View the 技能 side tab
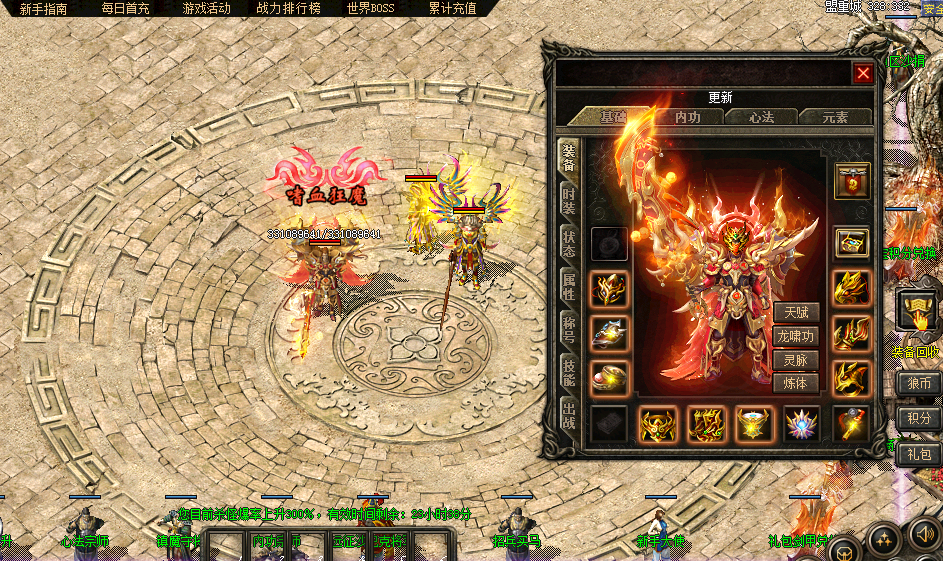Image resolution: width=943 pixels, height=561 pixels. click(569, 372)
